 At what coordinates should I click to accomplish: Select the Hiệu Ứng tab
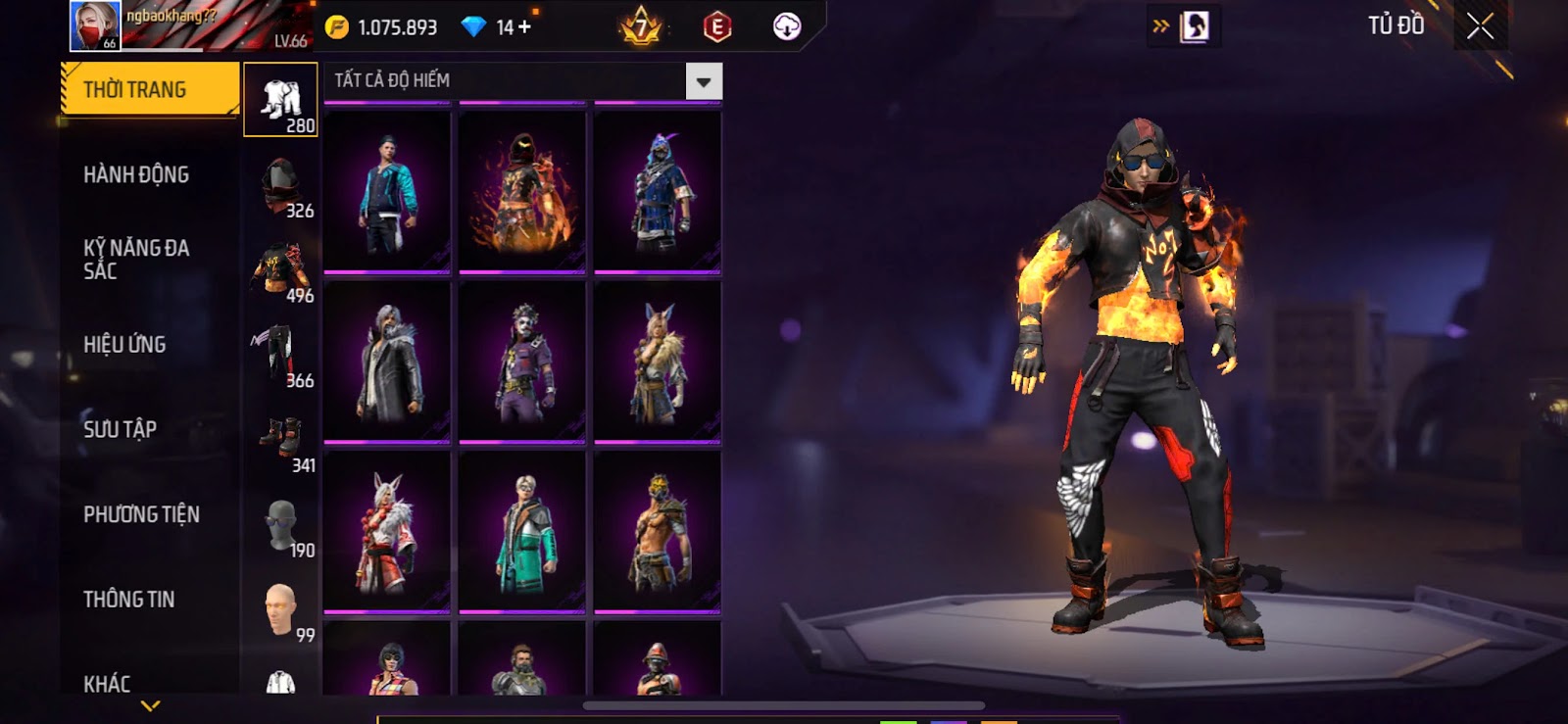(x=124, y=344)
